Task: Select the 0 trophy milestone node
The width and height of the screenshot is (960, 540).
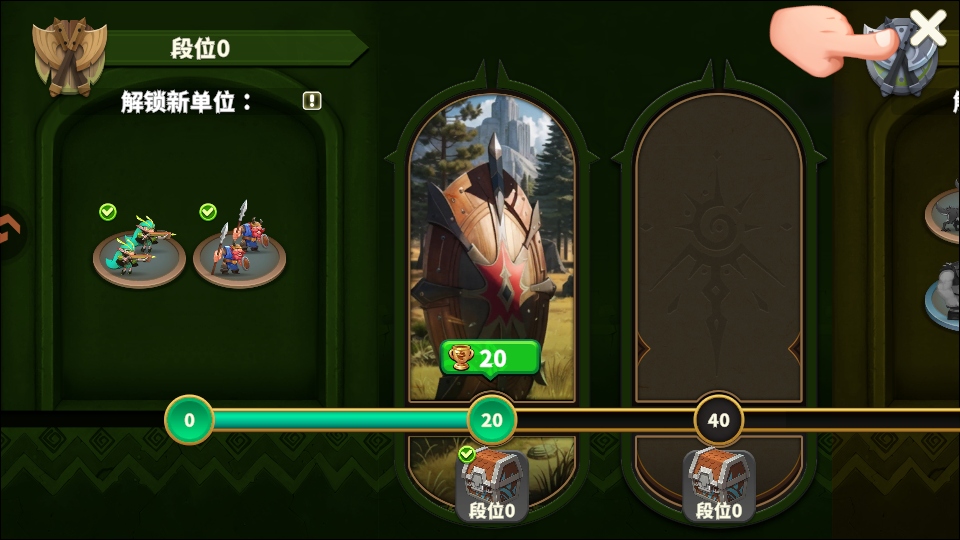Action: 189,420
